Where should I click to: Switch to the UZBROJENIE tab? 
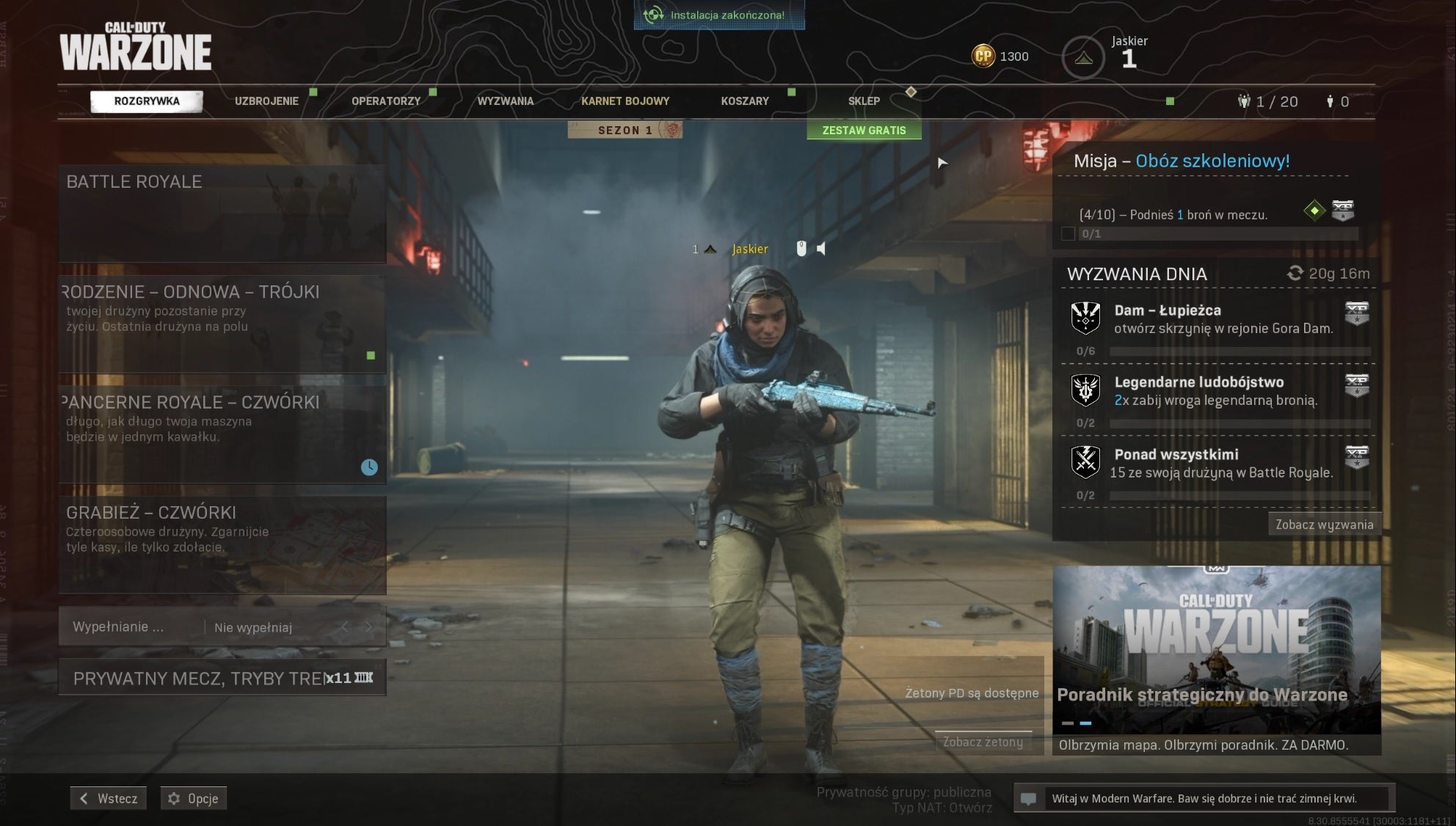pos(267,101)
